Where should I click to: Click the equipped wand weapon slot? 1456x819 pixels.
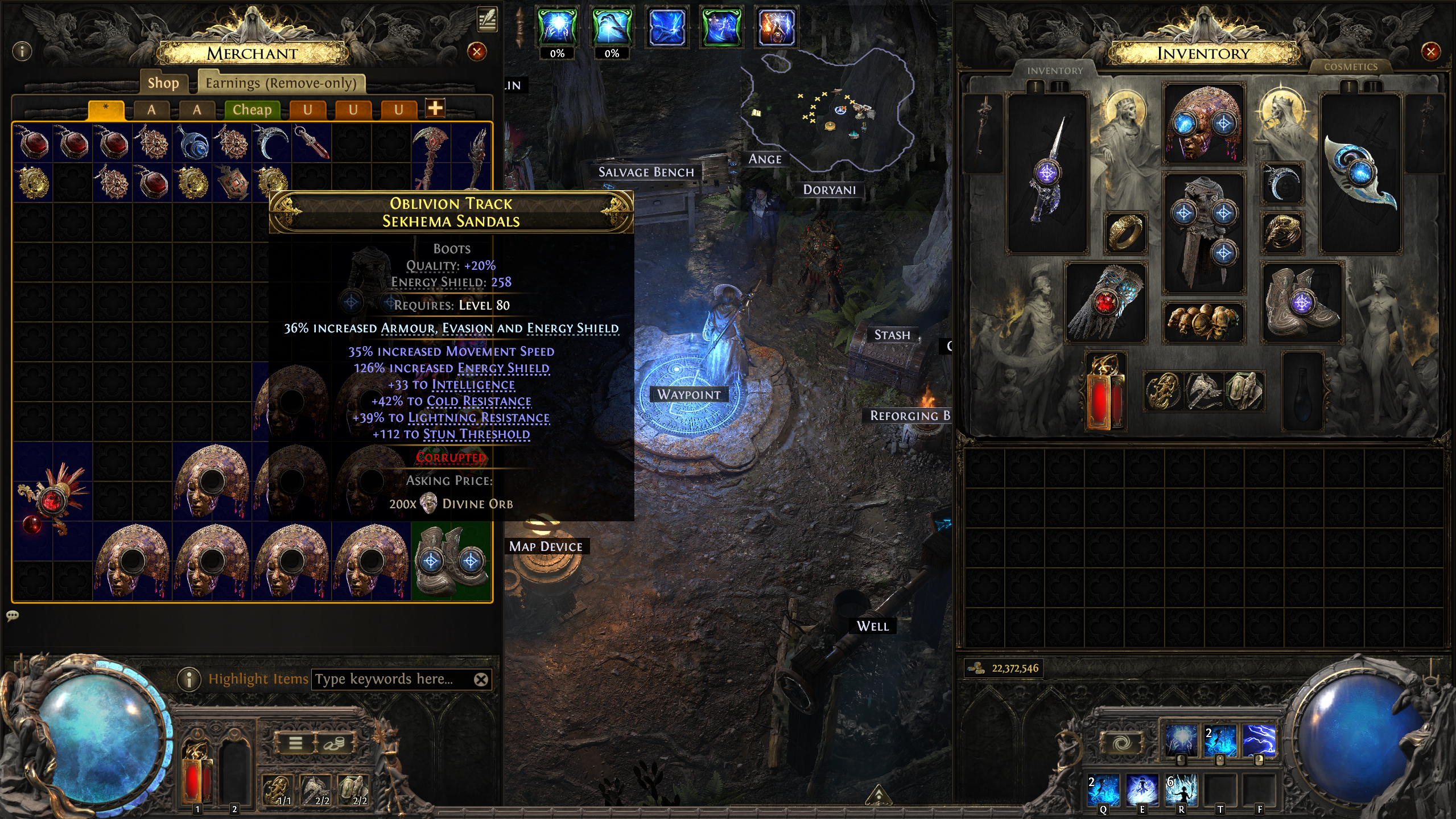pyautogui.click(x=1047, y=174)
